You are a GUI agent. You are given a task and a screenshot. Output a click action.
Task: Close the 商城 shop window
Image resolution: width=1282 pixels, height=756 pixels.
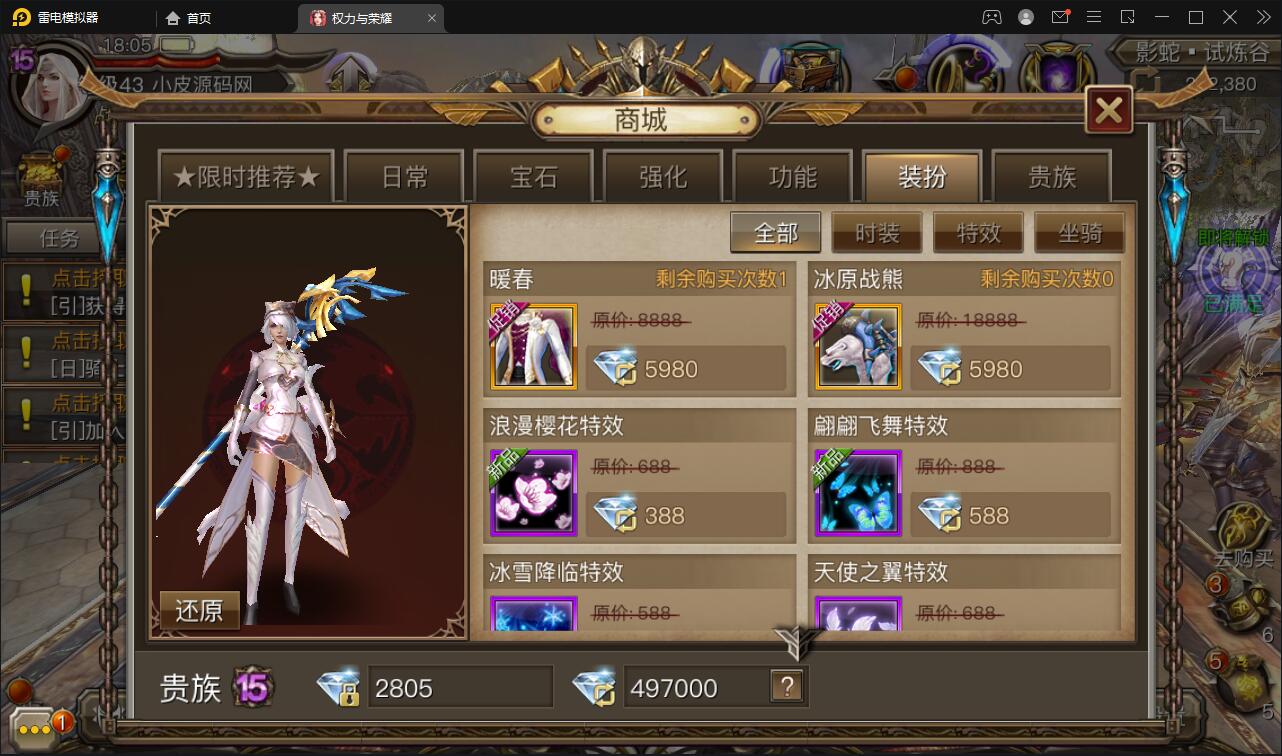point(1108,111)
